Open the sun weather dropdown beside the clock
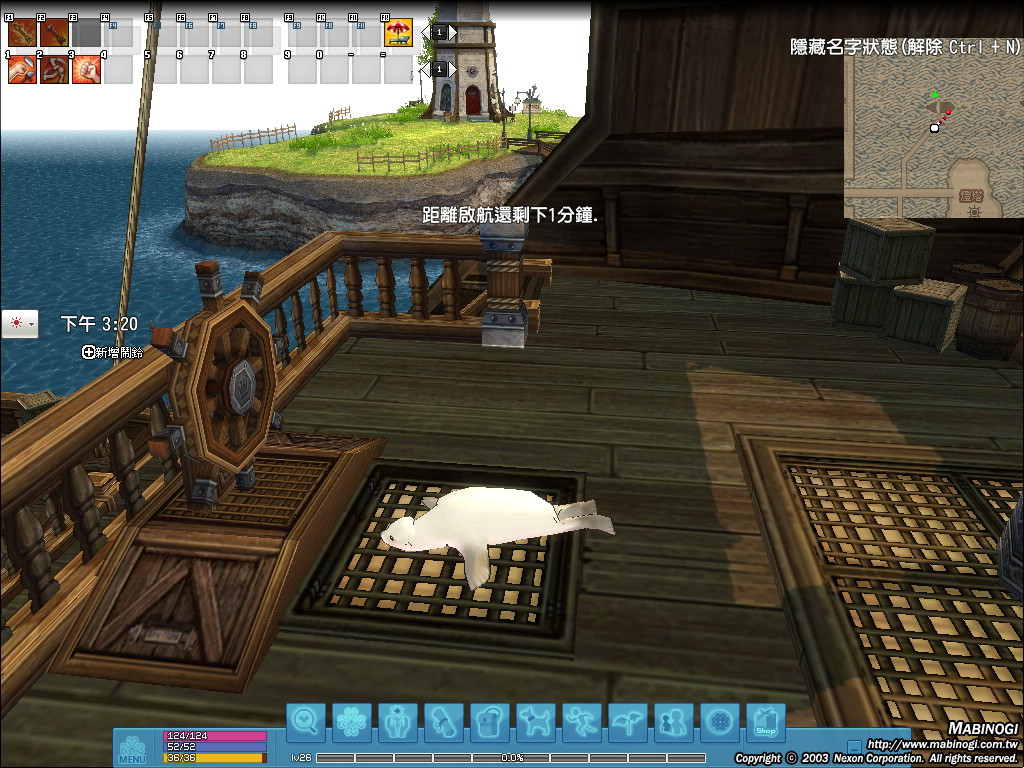The width and height of the screenshot is (1024, 768). pyautogui.click(x=20, y=324)
